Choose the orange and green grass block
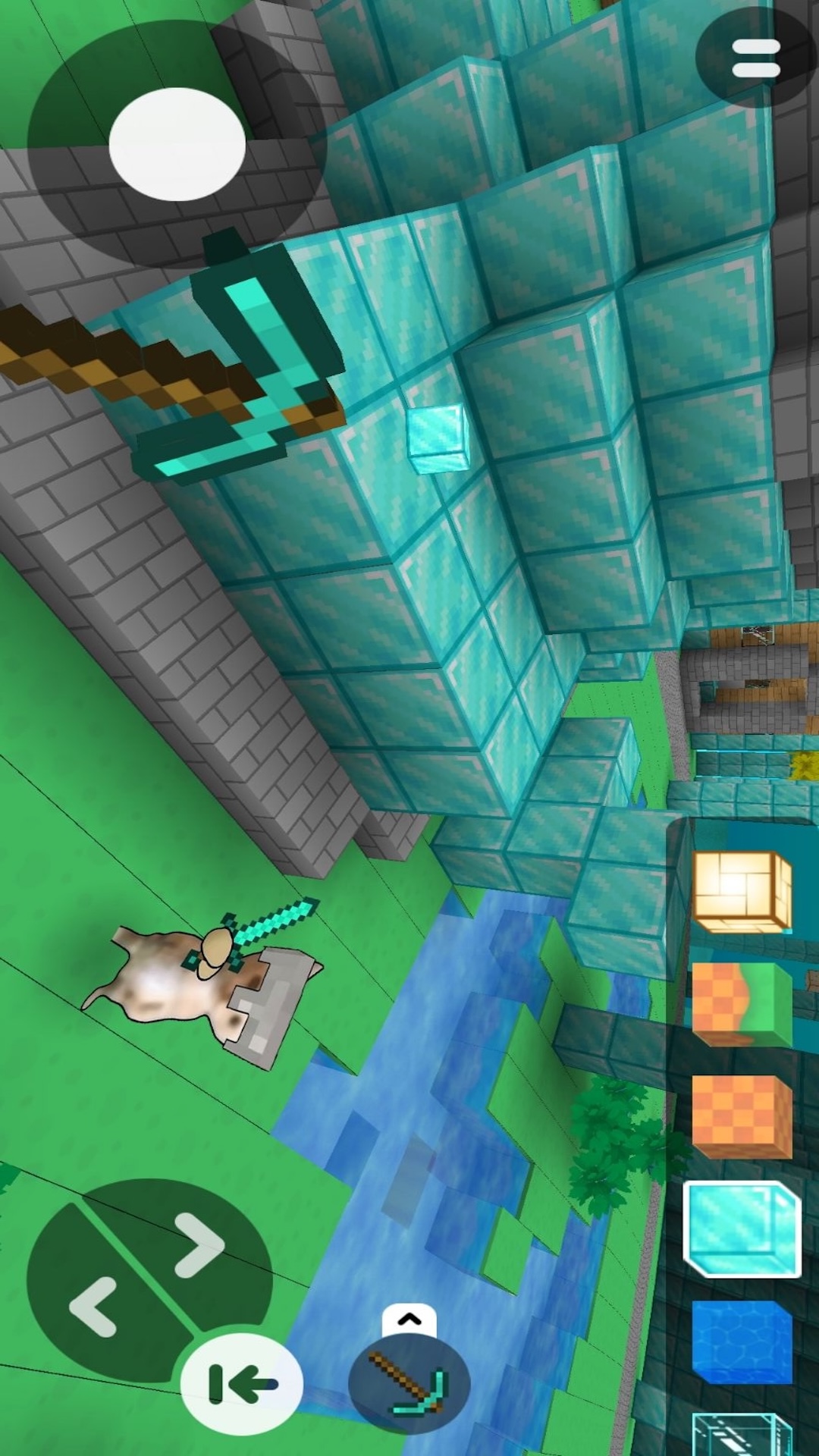Image resolution: width=819 pixels, height=1456 pixels. [742, 1004]
